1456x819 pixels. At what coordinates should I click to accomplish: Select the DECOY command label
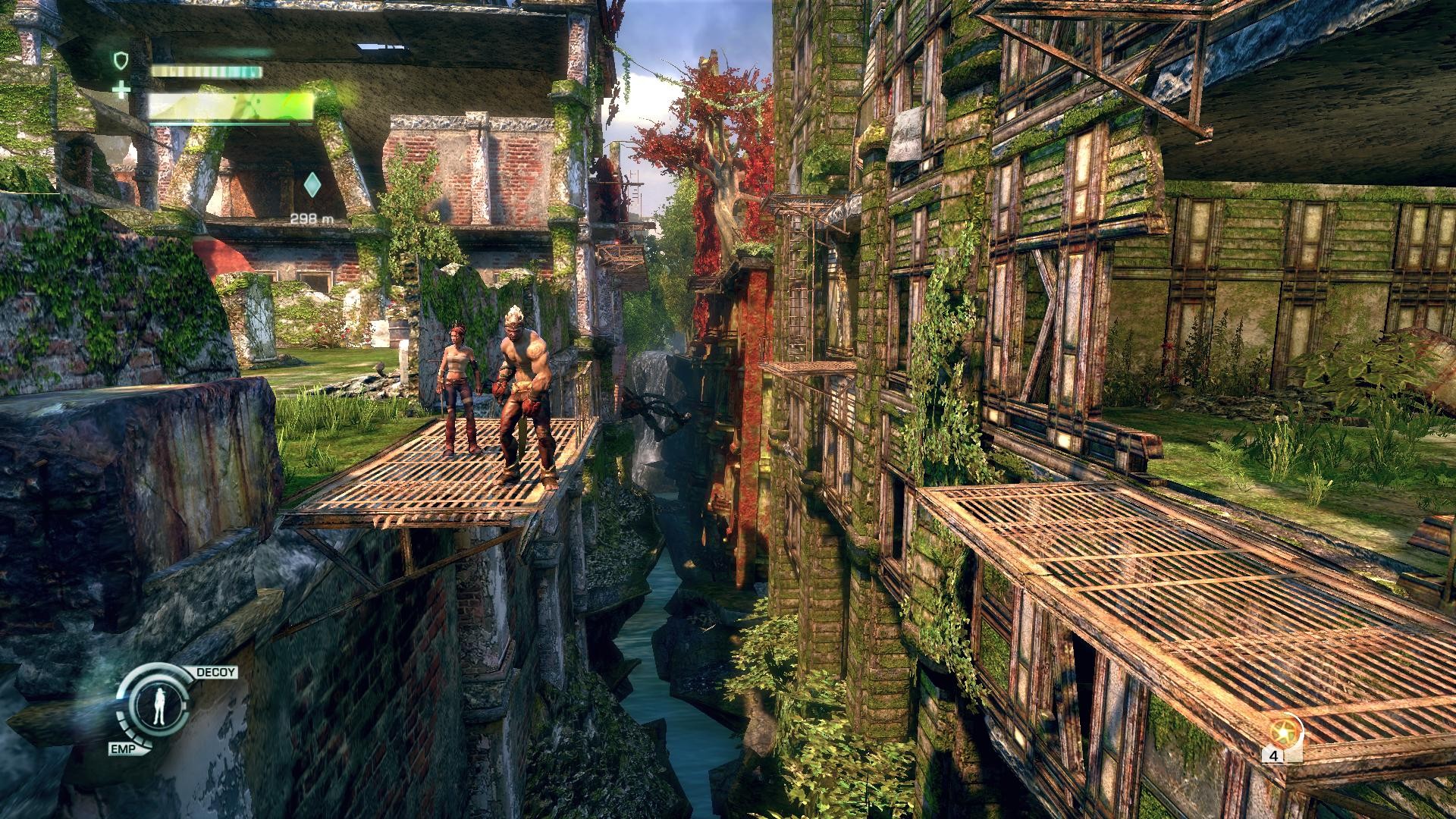click(x=216, y=673)
